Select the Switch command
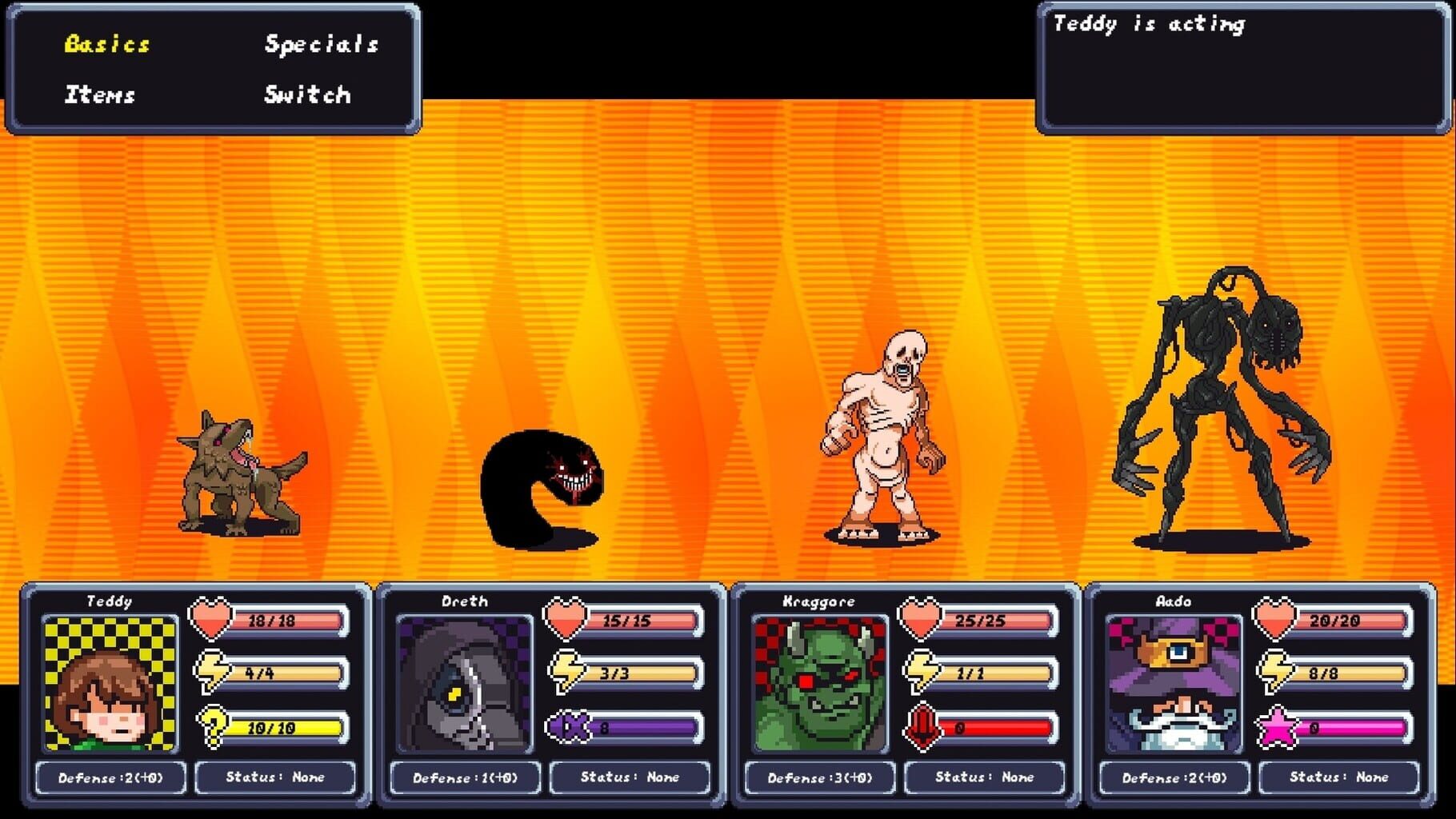Screen dimensions: 1456x819 pyautogui.click(x=306, y=95)
